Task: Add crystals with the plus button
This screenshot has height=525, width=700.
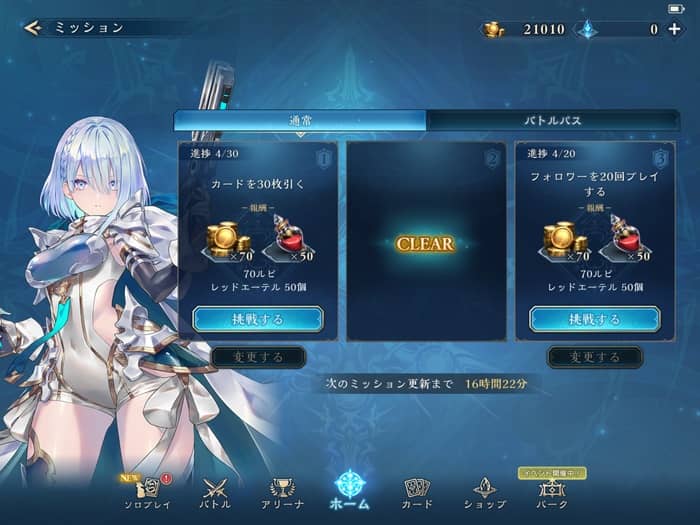Action: [x=674, y=29]
